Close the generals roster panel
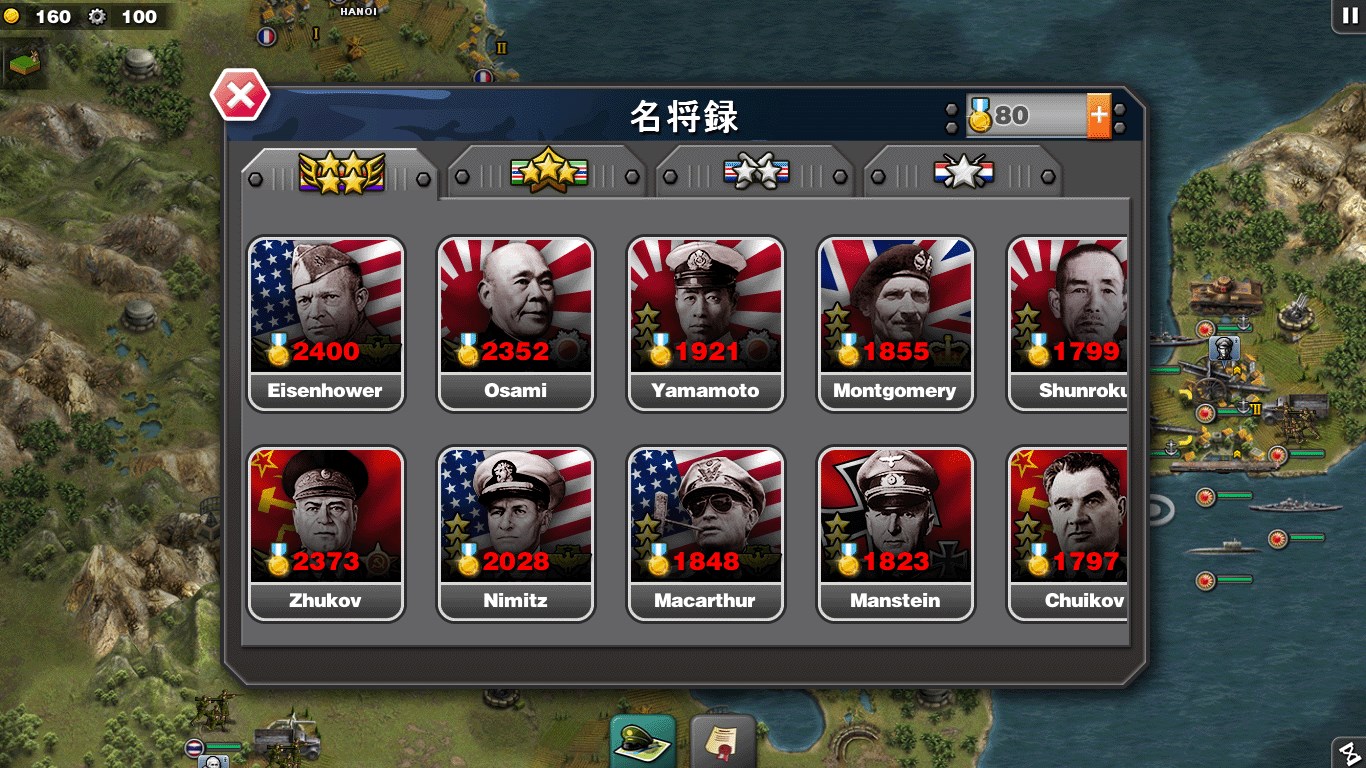 (239, 95)
